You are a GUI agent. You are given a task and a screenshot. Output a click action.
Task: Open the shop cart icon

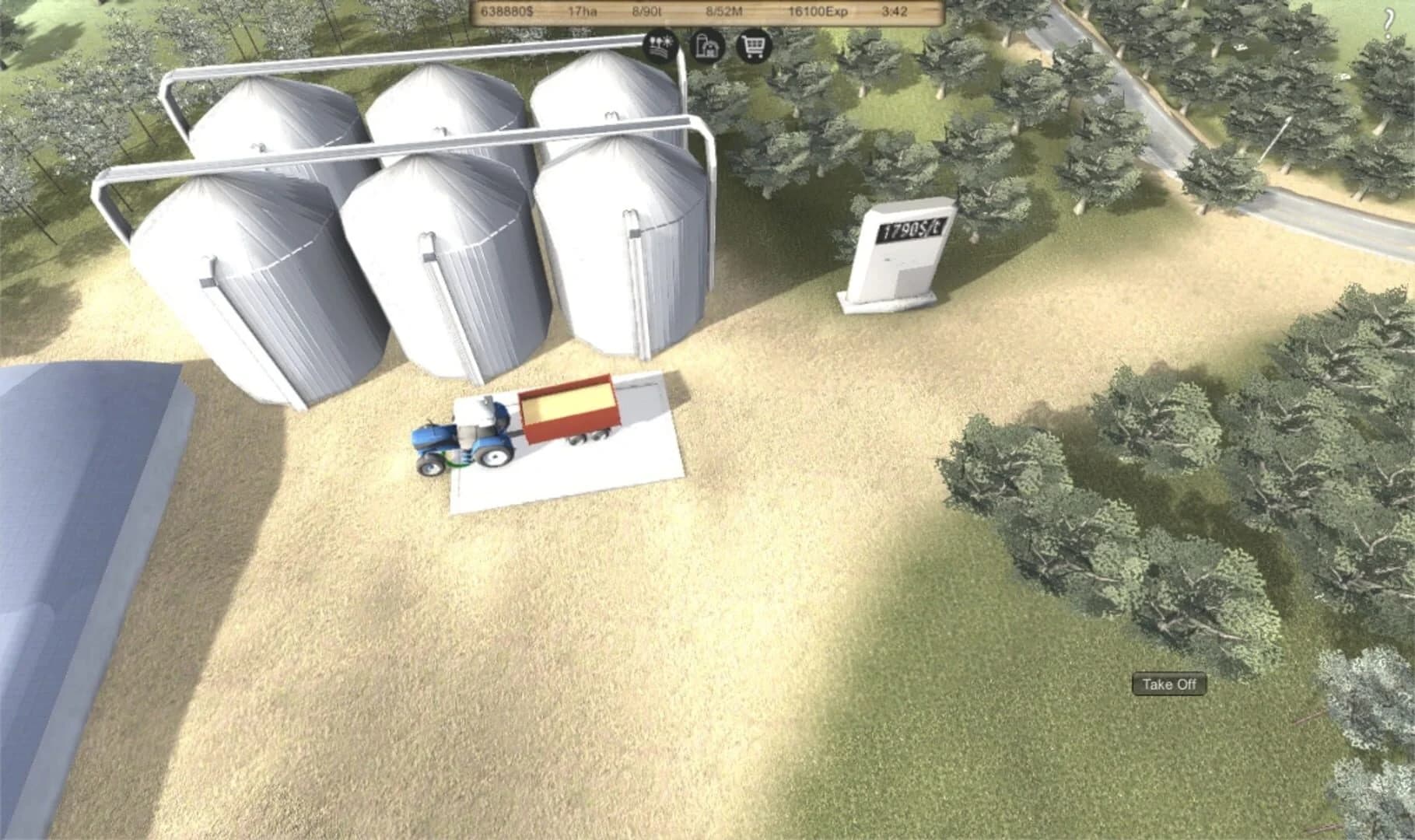751,47
